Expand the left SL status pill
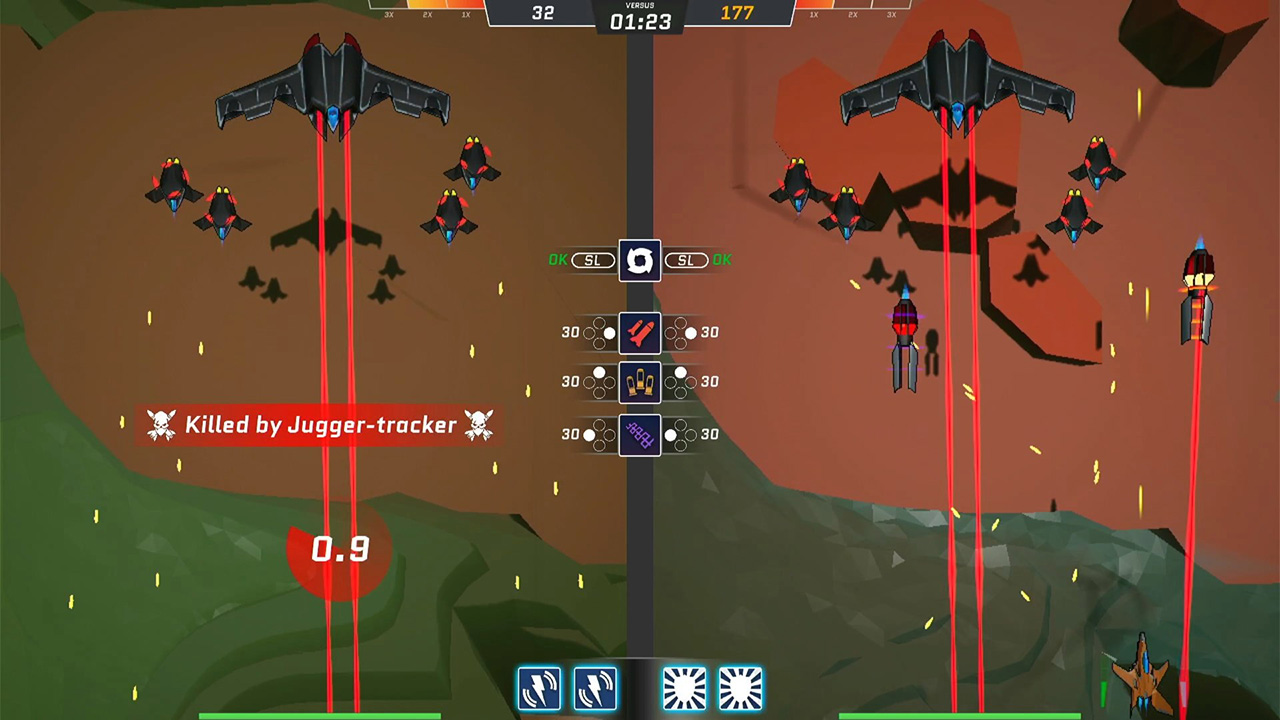 pos(593,260)
